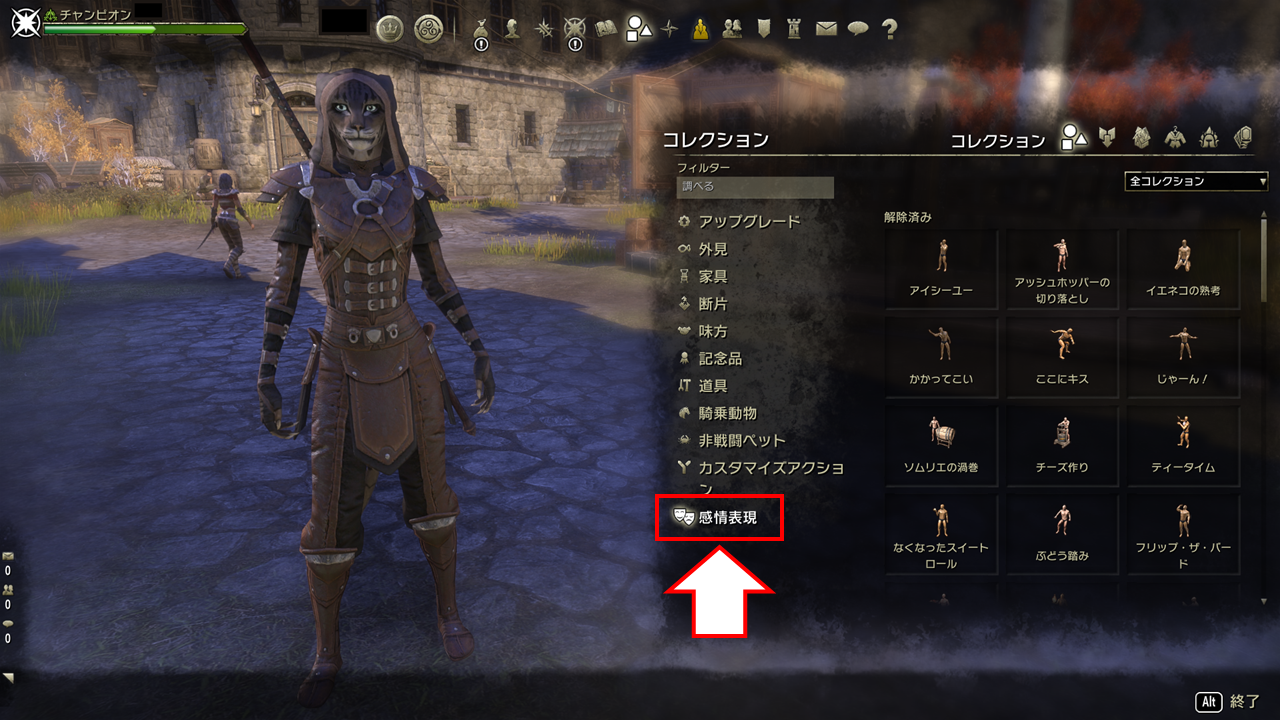1280x720 pixels.
Task: Choose the 道具 category
Action: coord(713,386)
